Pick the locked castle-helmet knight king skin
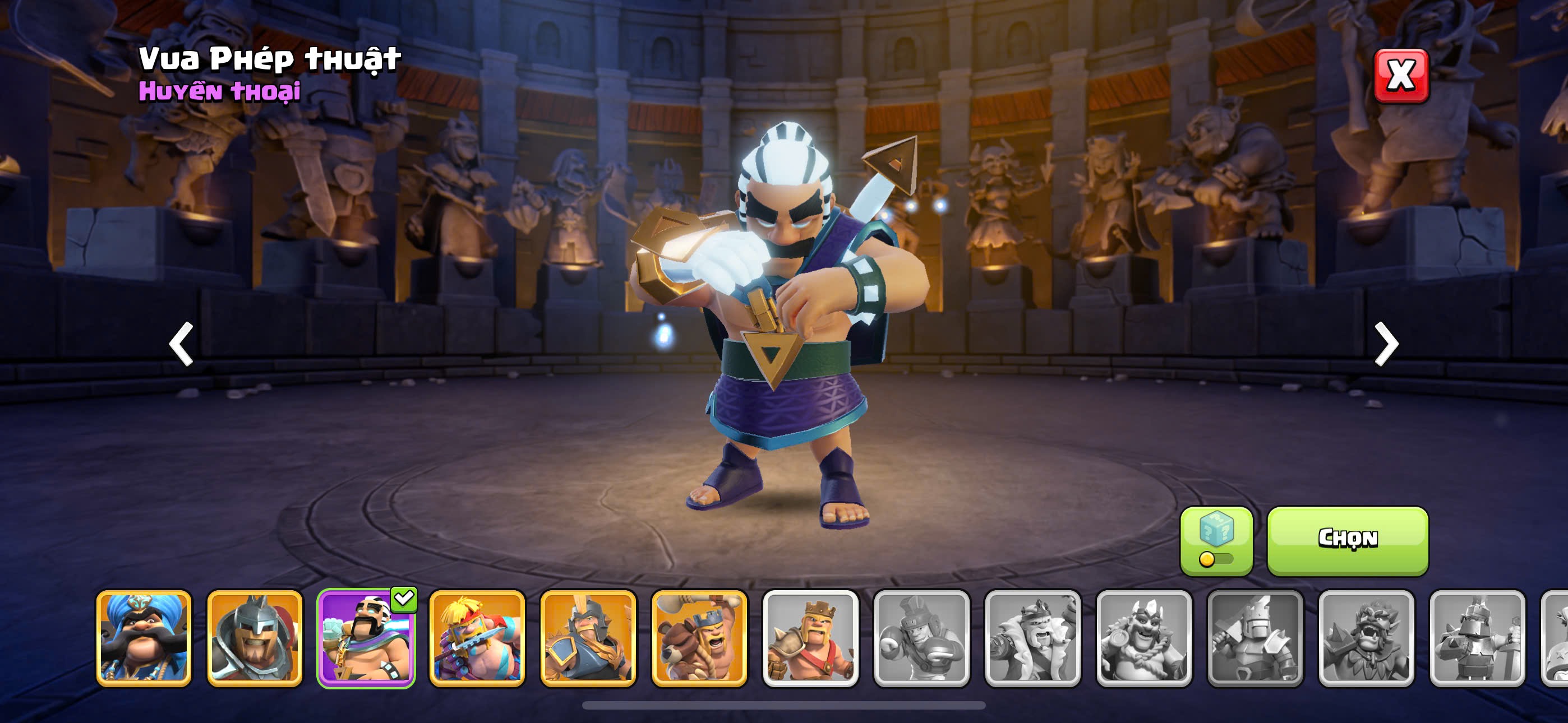 point(1255,638)
